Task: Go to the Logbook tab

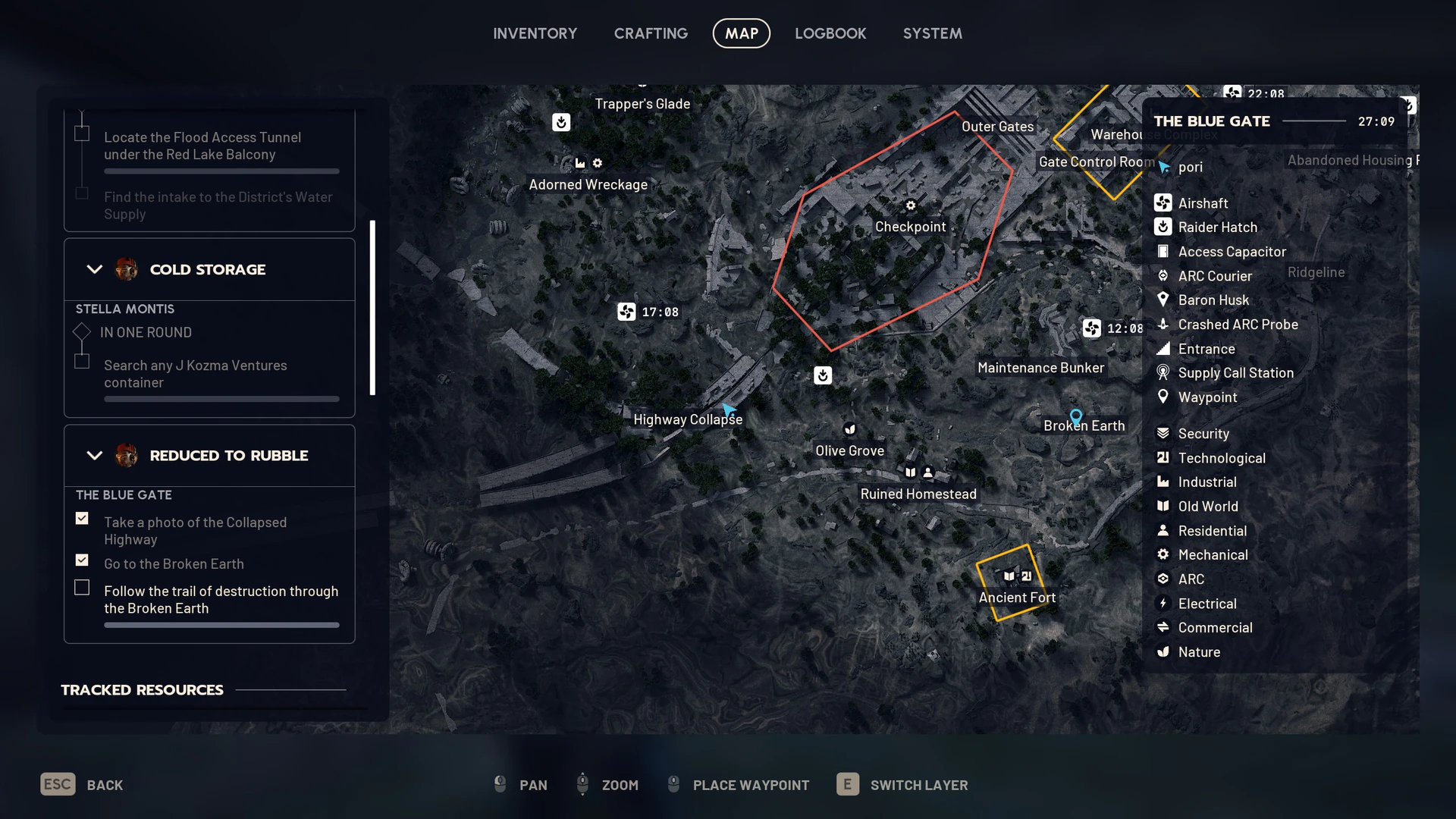Action: click(x=830, y=33)
